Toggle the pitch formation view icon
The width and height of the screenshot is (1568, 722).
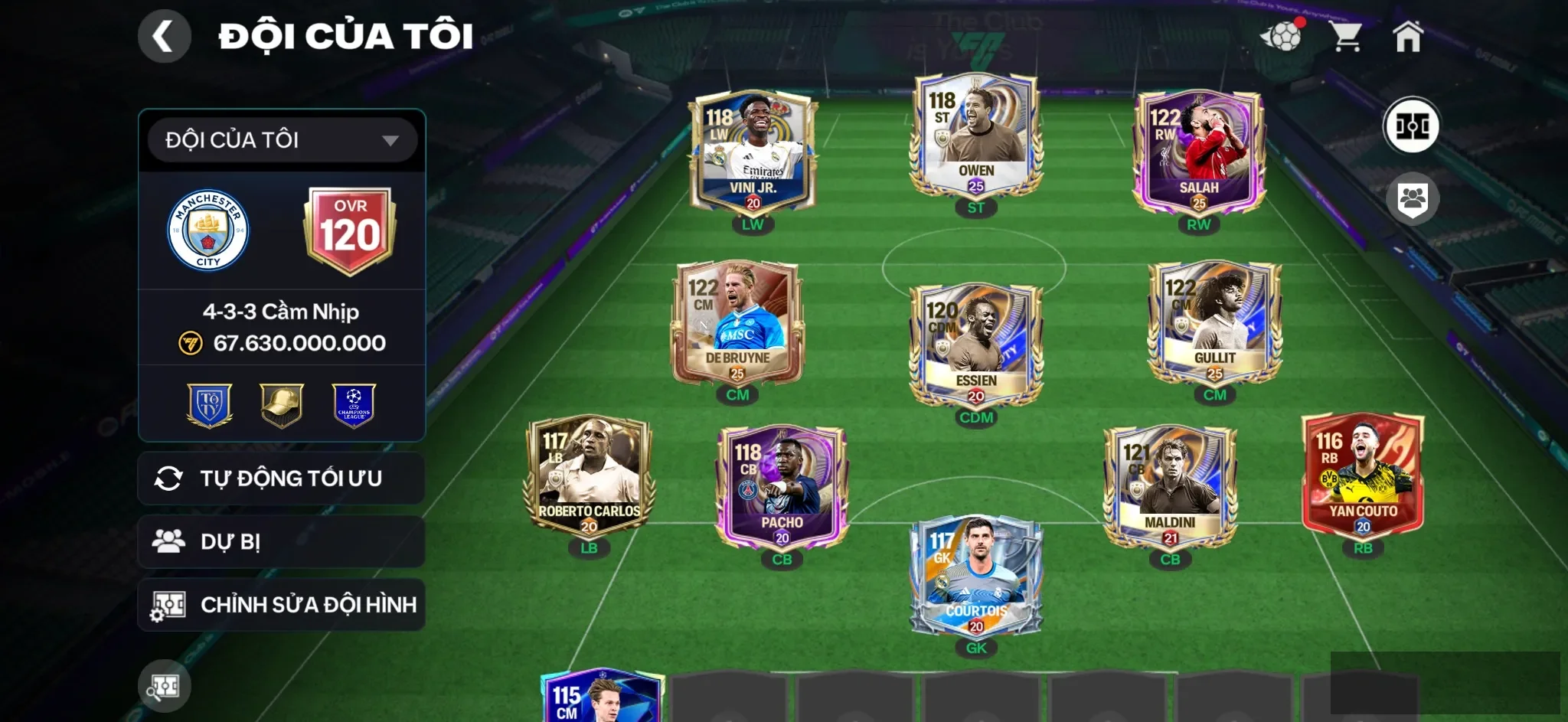pos(1411,126)
